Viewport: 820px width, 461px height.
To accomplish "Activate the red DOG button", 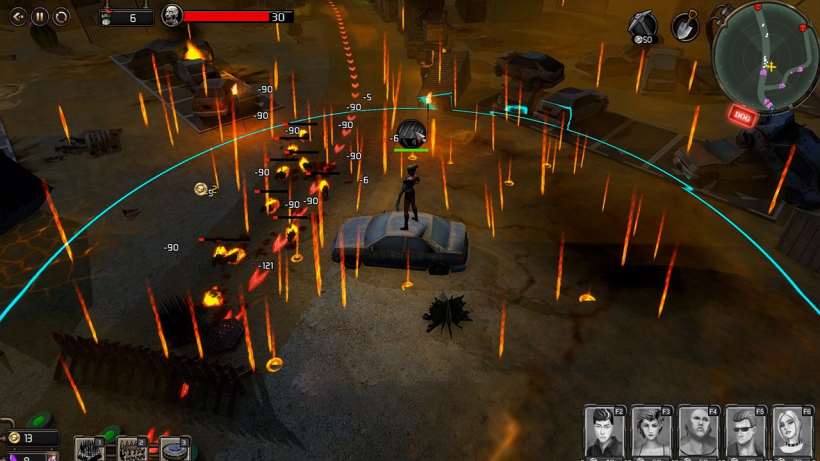I will tap(742, 115).
